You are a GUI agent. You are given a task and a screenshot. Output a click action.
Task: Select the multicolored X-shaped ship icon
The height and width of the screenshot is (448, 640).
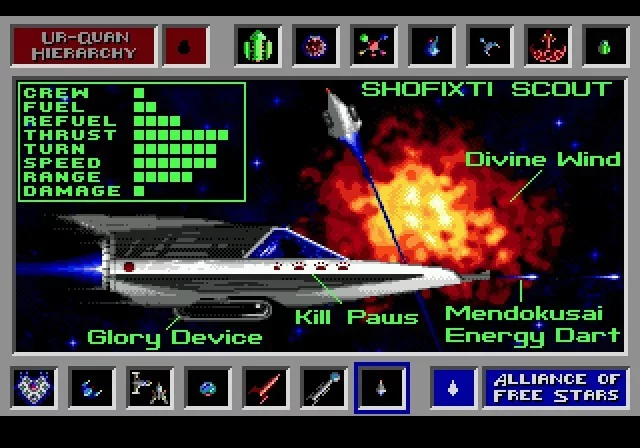[x=374, y=45]
